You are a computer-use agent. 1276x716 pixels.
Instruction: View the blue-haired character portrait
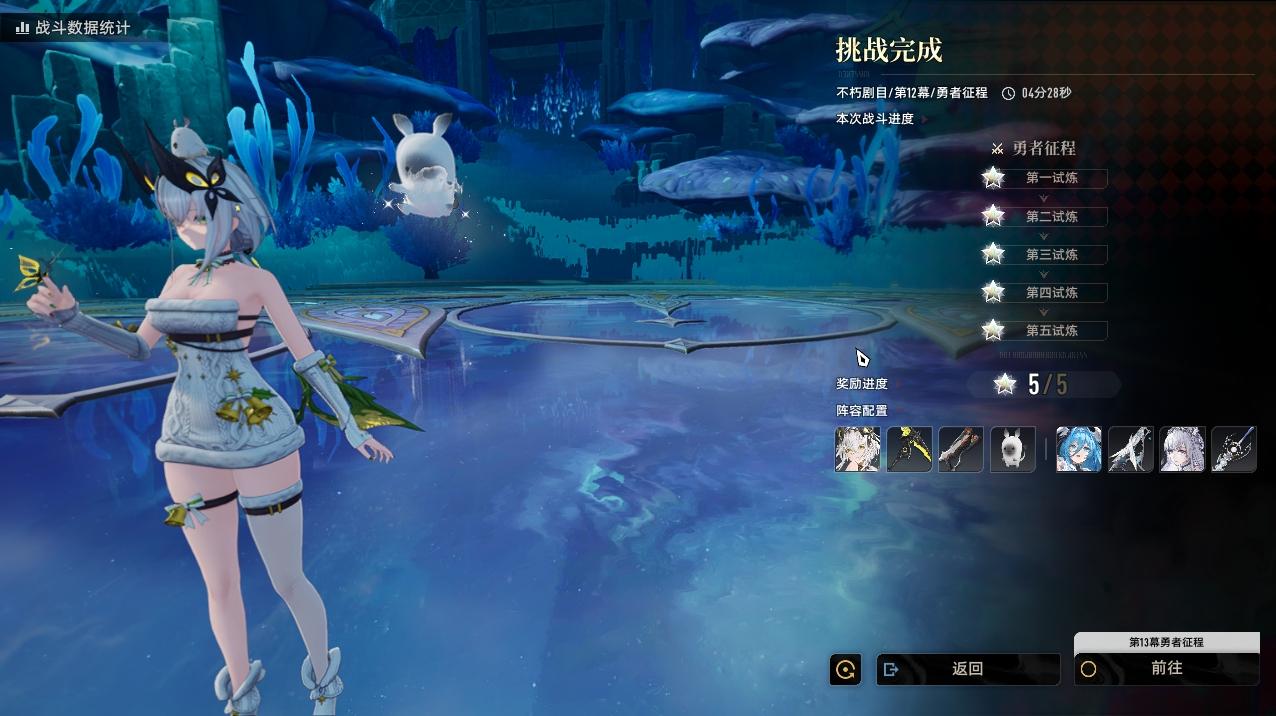[1079, 449]
